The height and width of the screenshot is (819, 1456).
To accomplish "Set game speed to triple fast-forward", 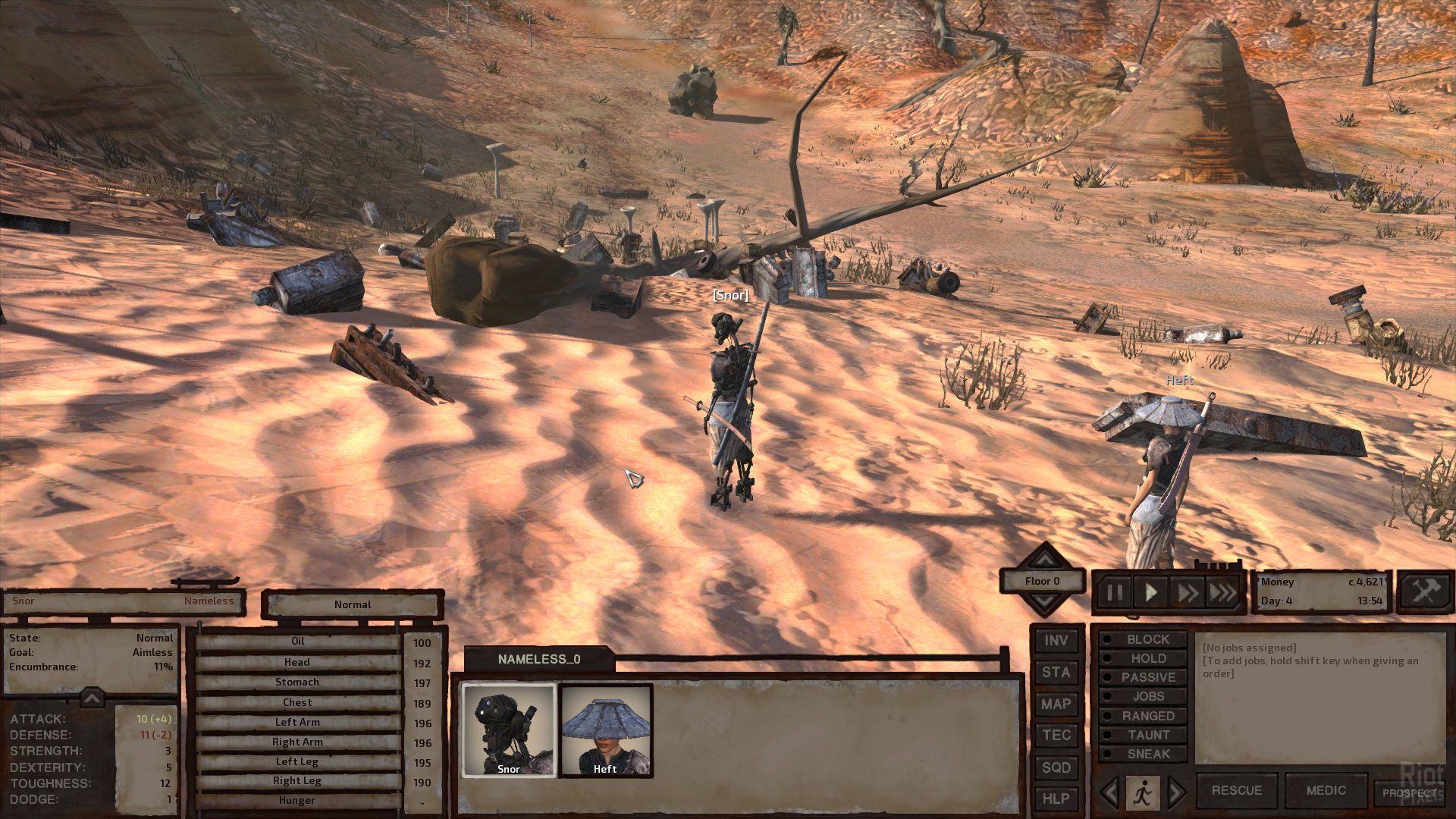I will pyautogui.click(x=1222, y=592).
